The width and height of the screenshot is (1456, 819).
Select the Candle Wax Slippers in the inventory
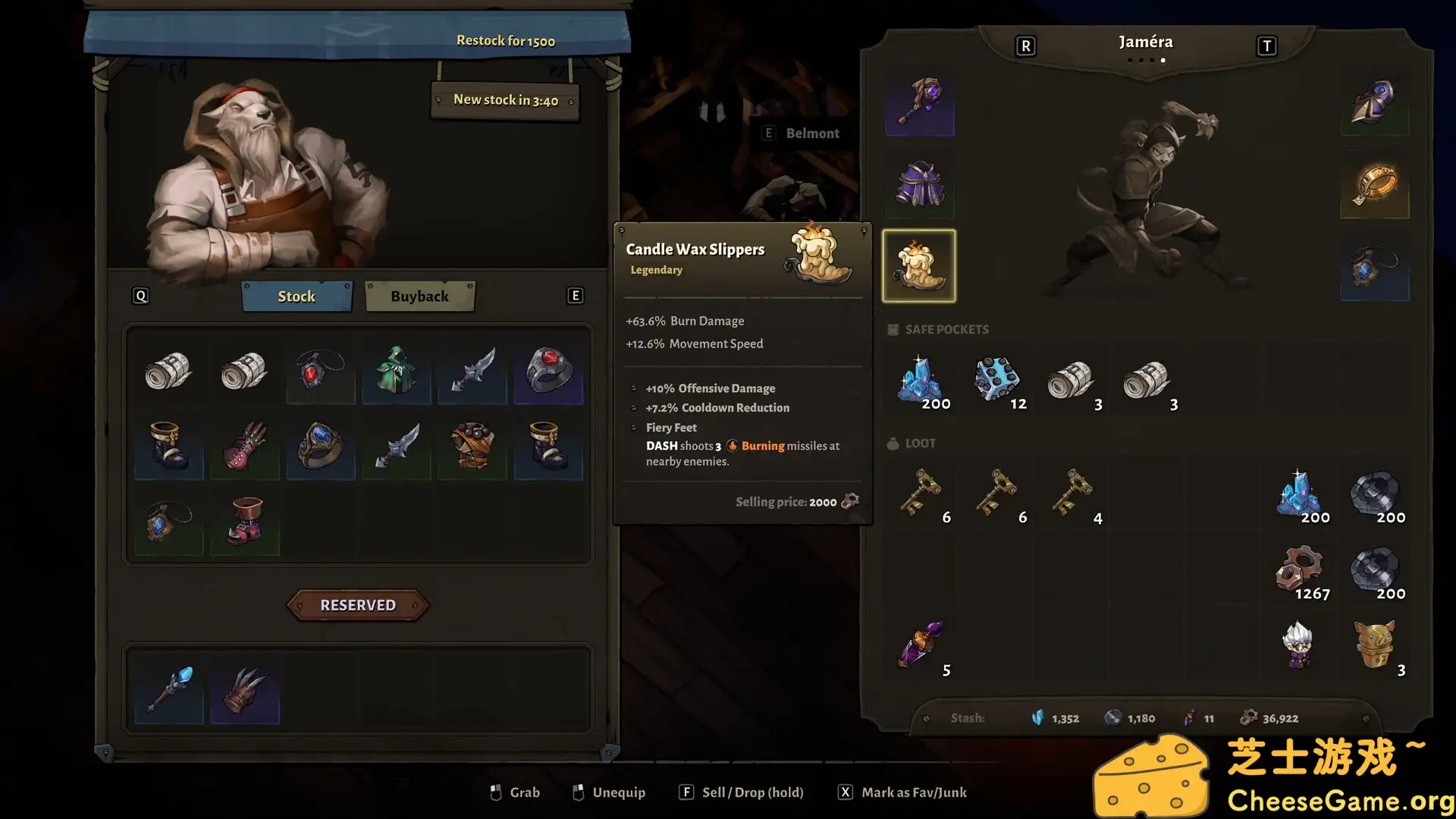click(x=919, y=265)
